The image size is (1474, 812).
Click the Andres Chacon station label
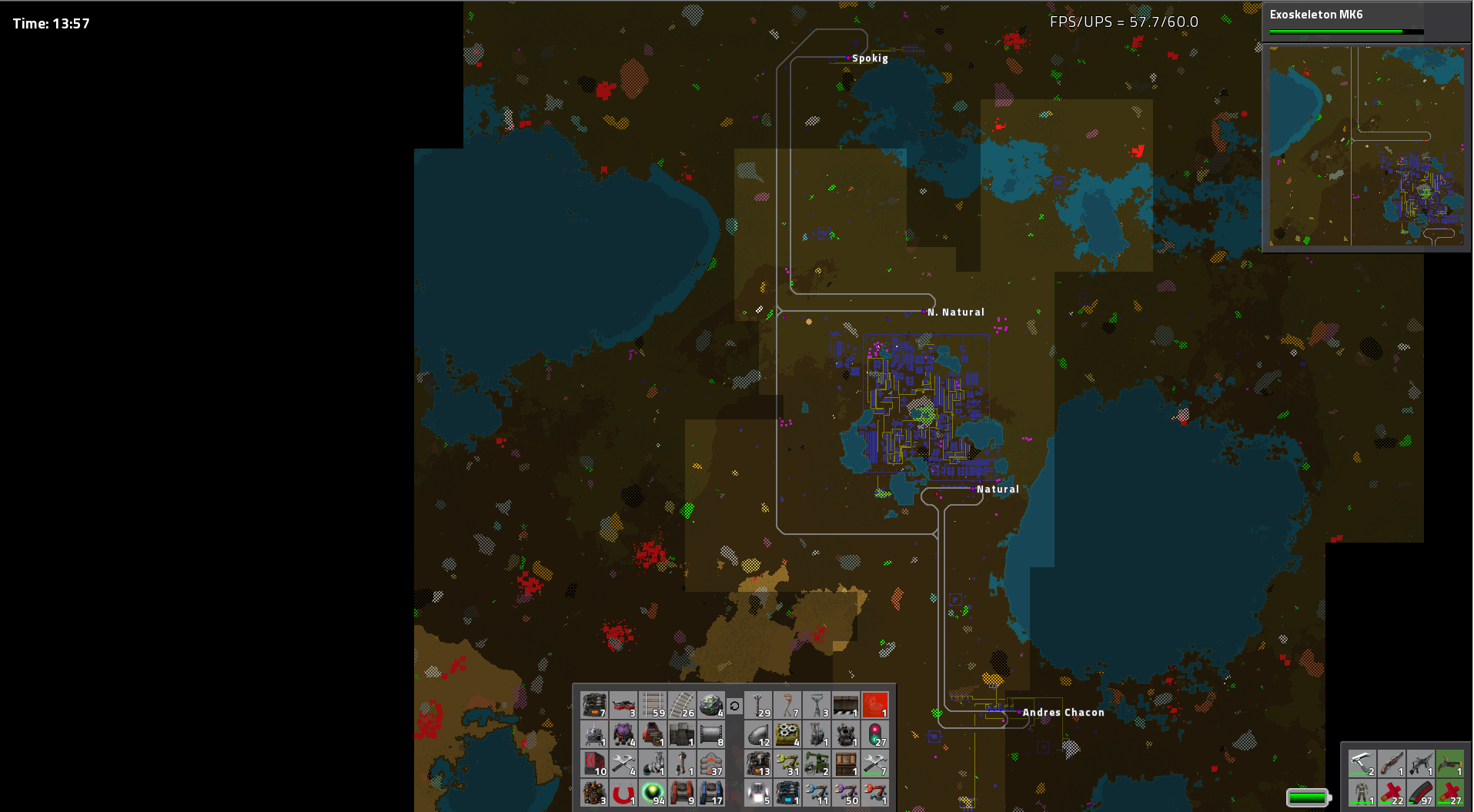(1063, 713)
